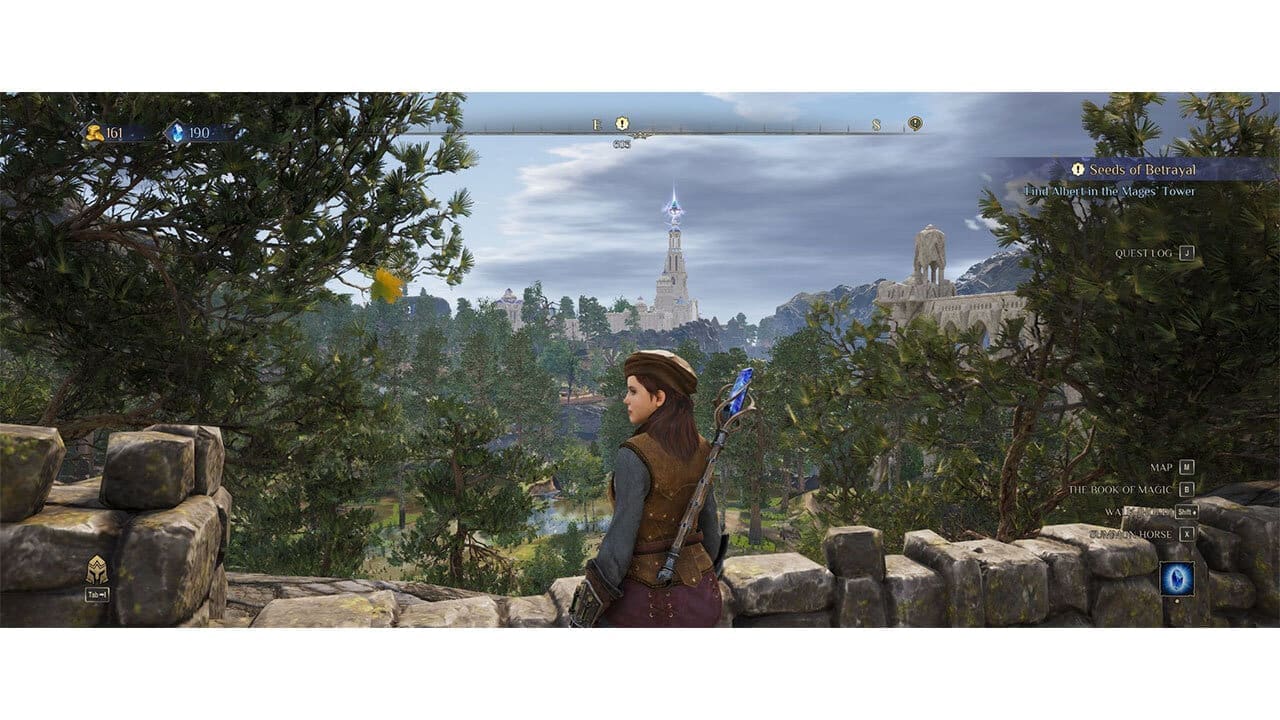Click the question mark marker on the compass bar
The image size is (1280, 720).
pos(915,123)
